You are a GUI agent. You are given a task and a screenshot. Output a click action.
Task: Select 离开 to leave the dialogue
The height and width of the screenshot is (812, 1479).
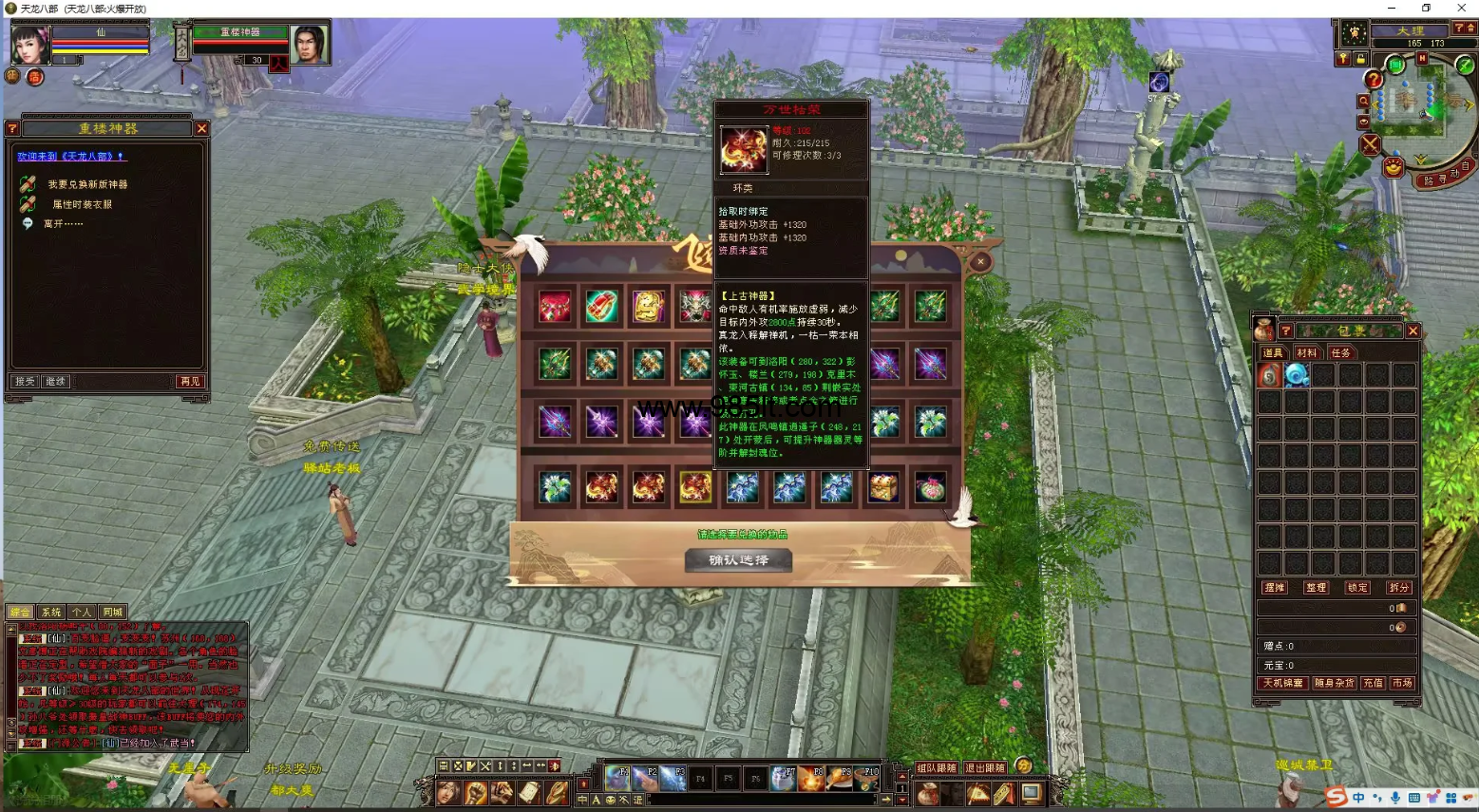[x=63, y=224]
